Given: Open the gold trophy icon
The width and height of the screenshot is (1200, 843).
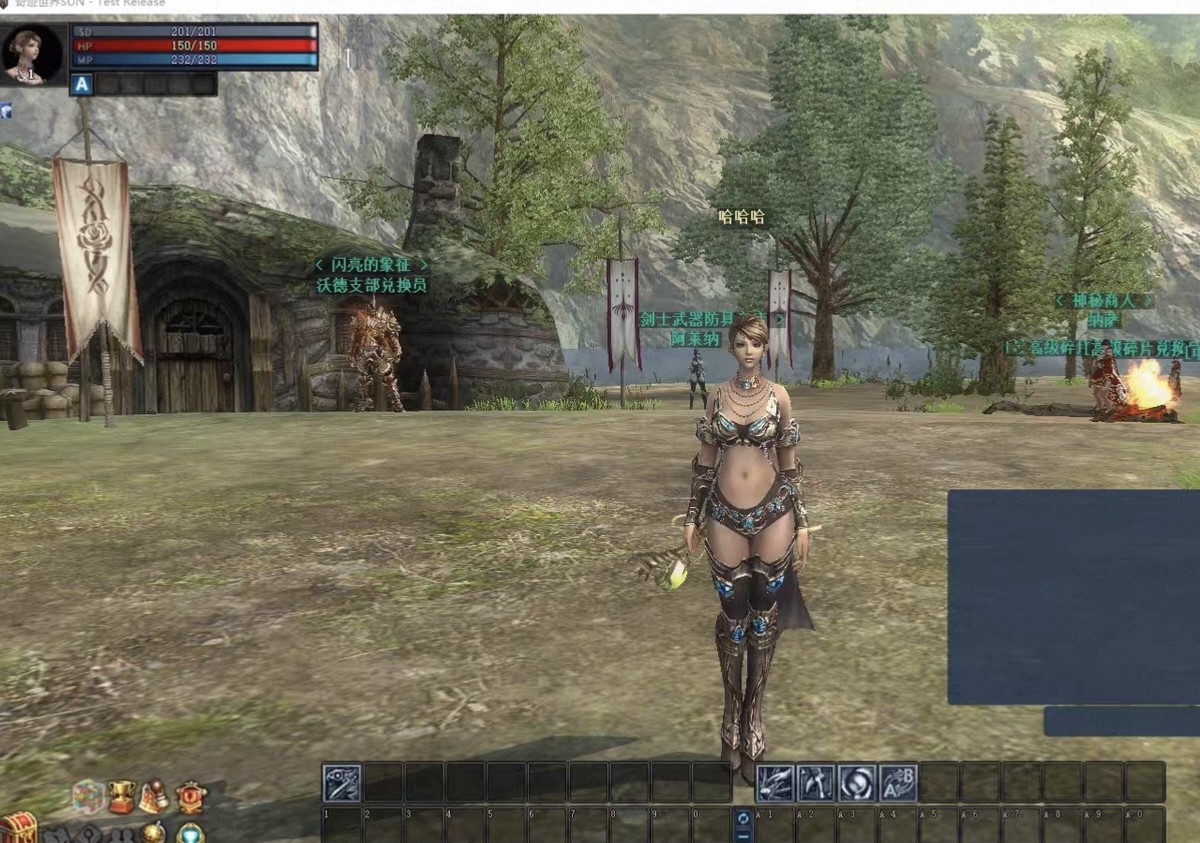Looking at the screenshot, I should point(121,797).
